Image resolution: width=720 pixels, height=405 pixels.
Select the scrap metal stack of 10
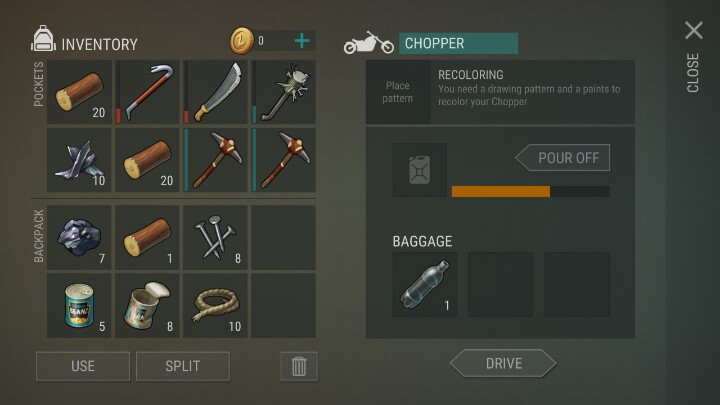point(80,160)
